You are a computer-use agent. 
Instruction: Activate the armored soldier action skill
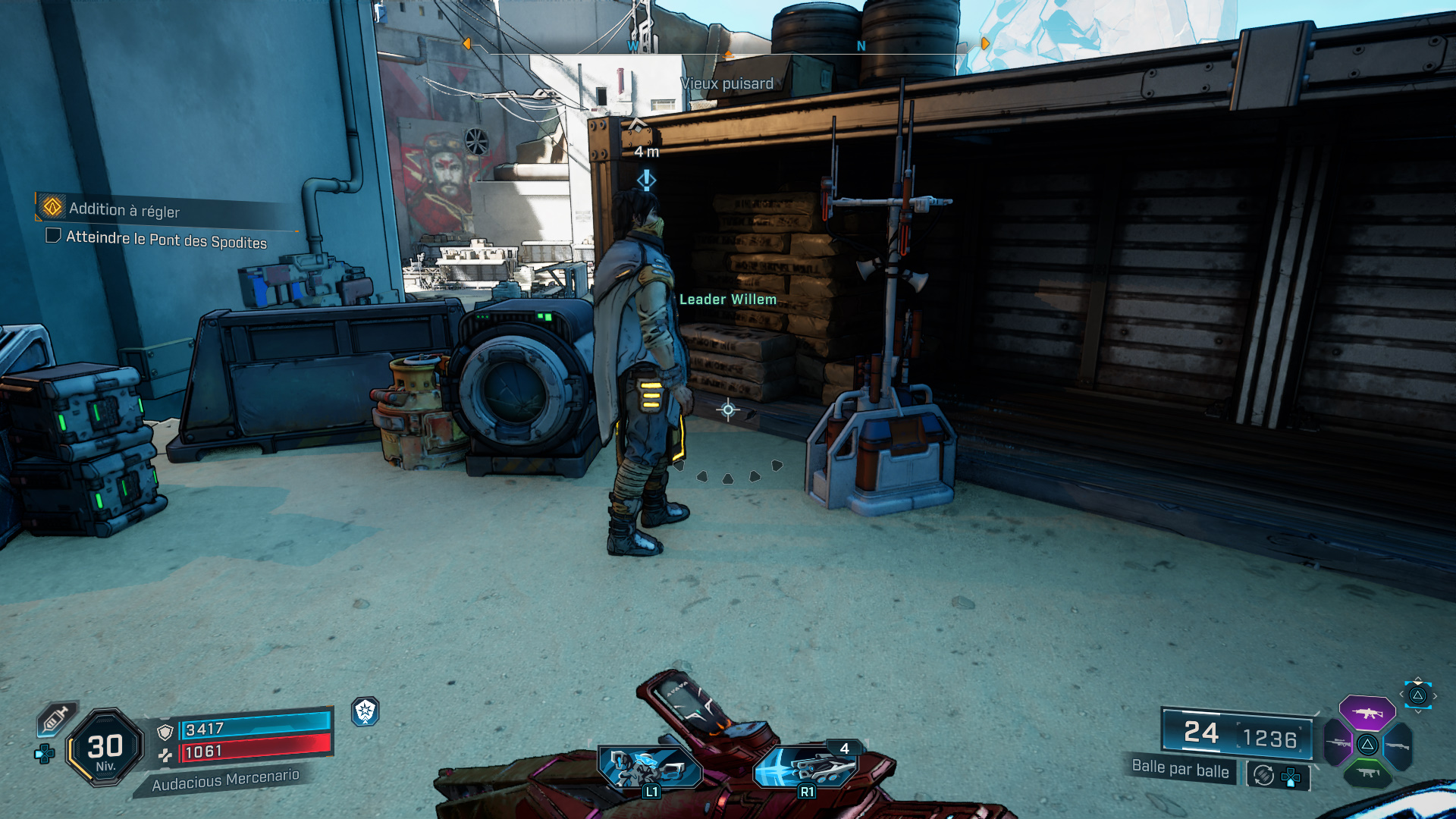[650, 767]
